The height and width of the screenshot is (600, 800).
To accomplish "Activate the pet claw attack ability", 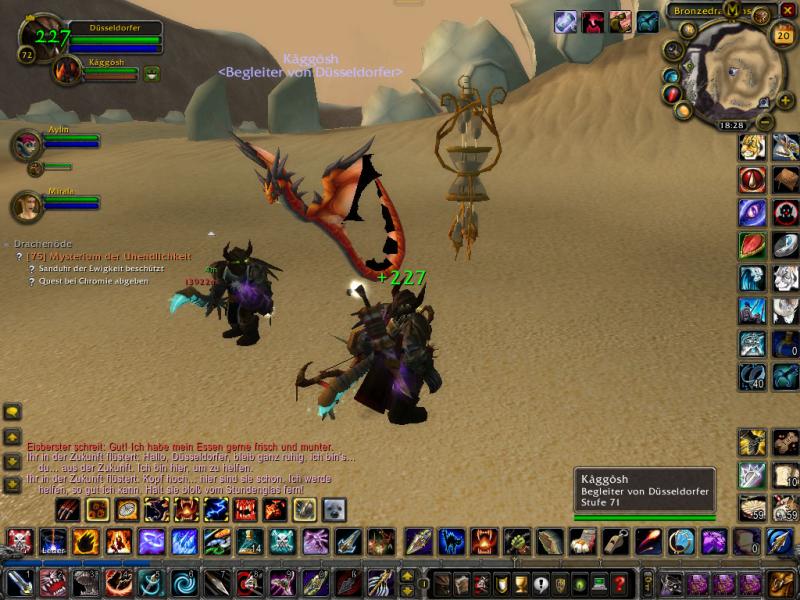I will tap(68, 510).
